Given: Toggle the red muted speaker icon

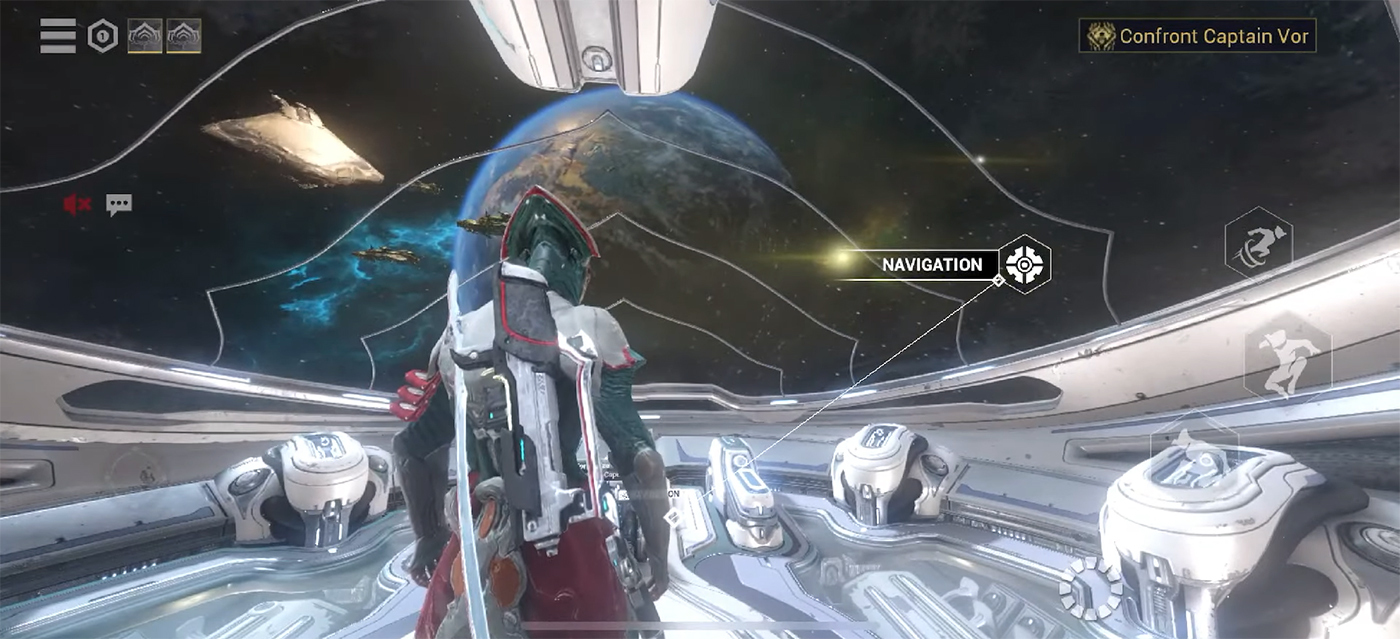Looking at the screenshot, I should tap(77, 205).
